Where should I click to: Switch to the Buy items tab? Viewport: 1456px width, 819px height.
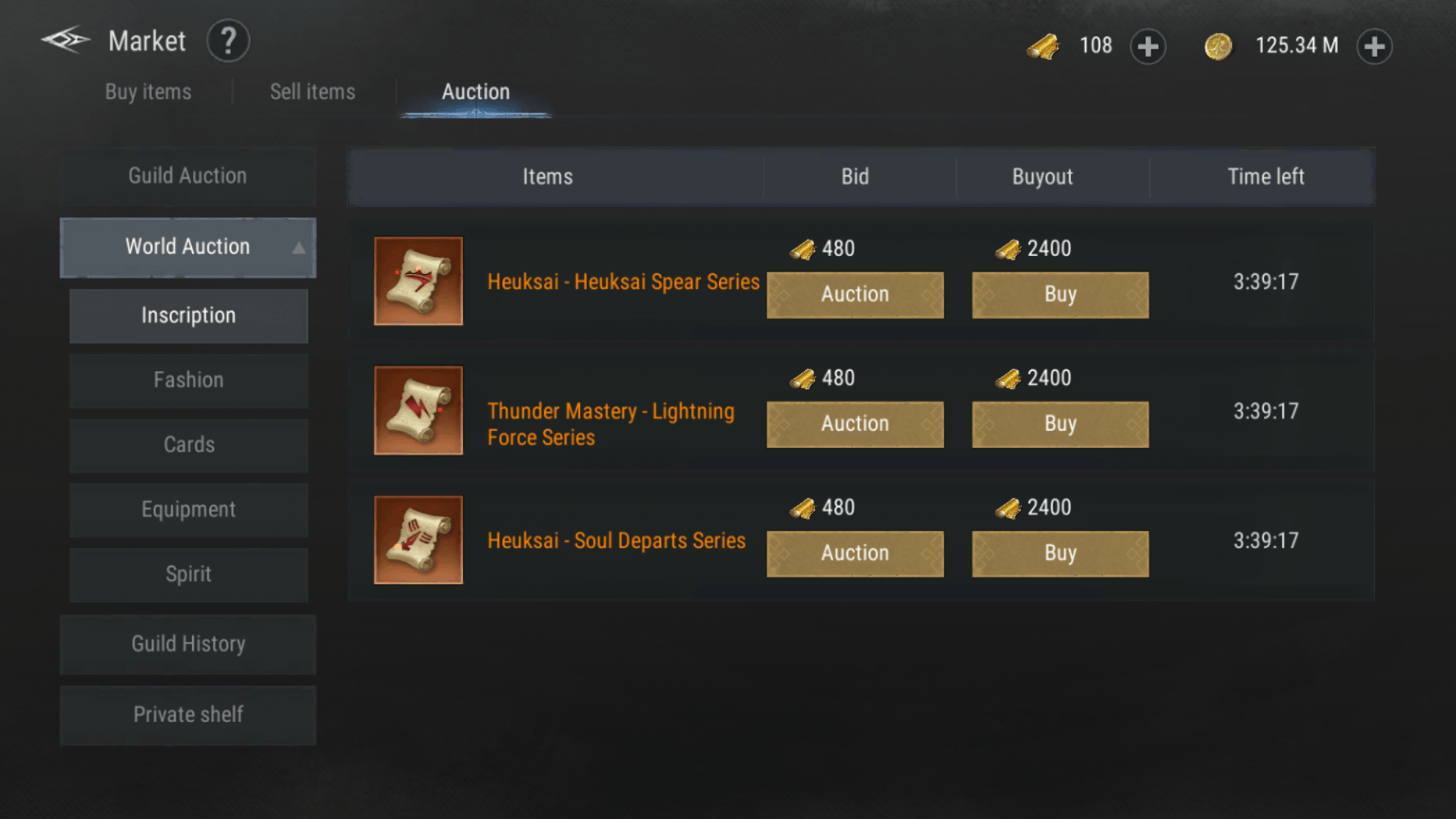pyautogui.click(x=149, y=92)
